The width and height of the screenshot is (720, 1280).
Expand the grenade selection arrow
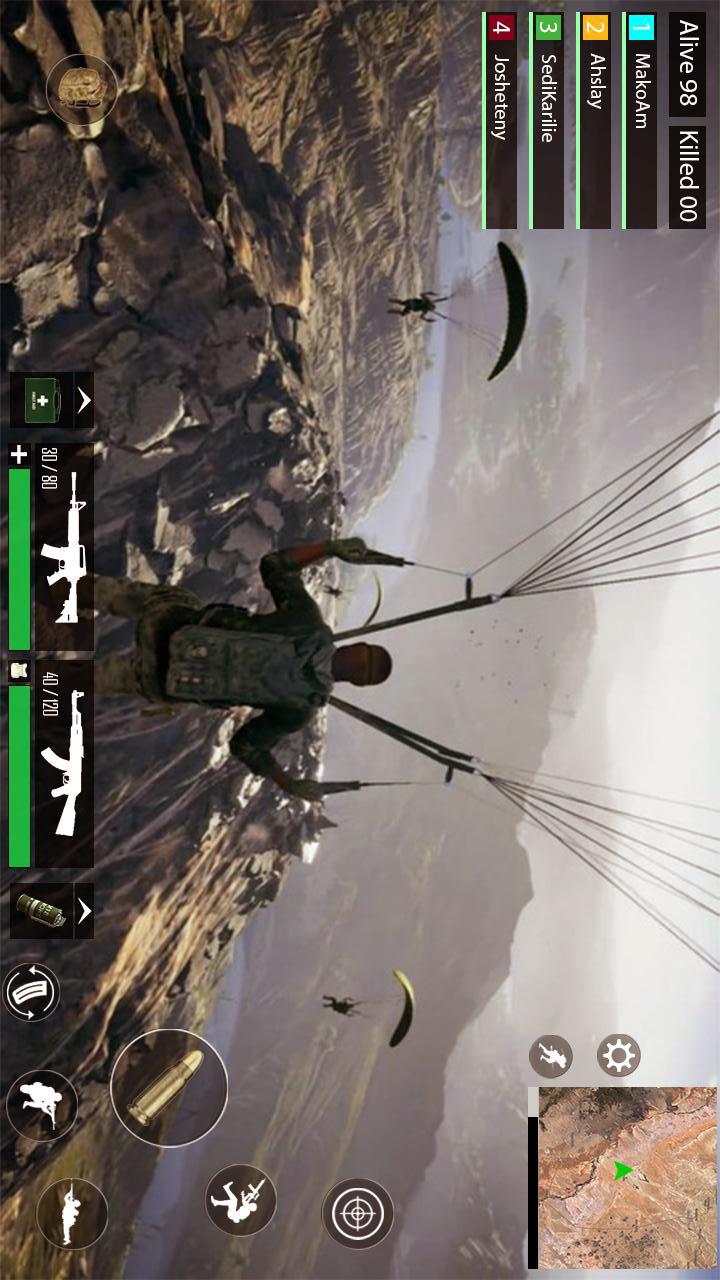pyautogui.click(x=84, y=910)
